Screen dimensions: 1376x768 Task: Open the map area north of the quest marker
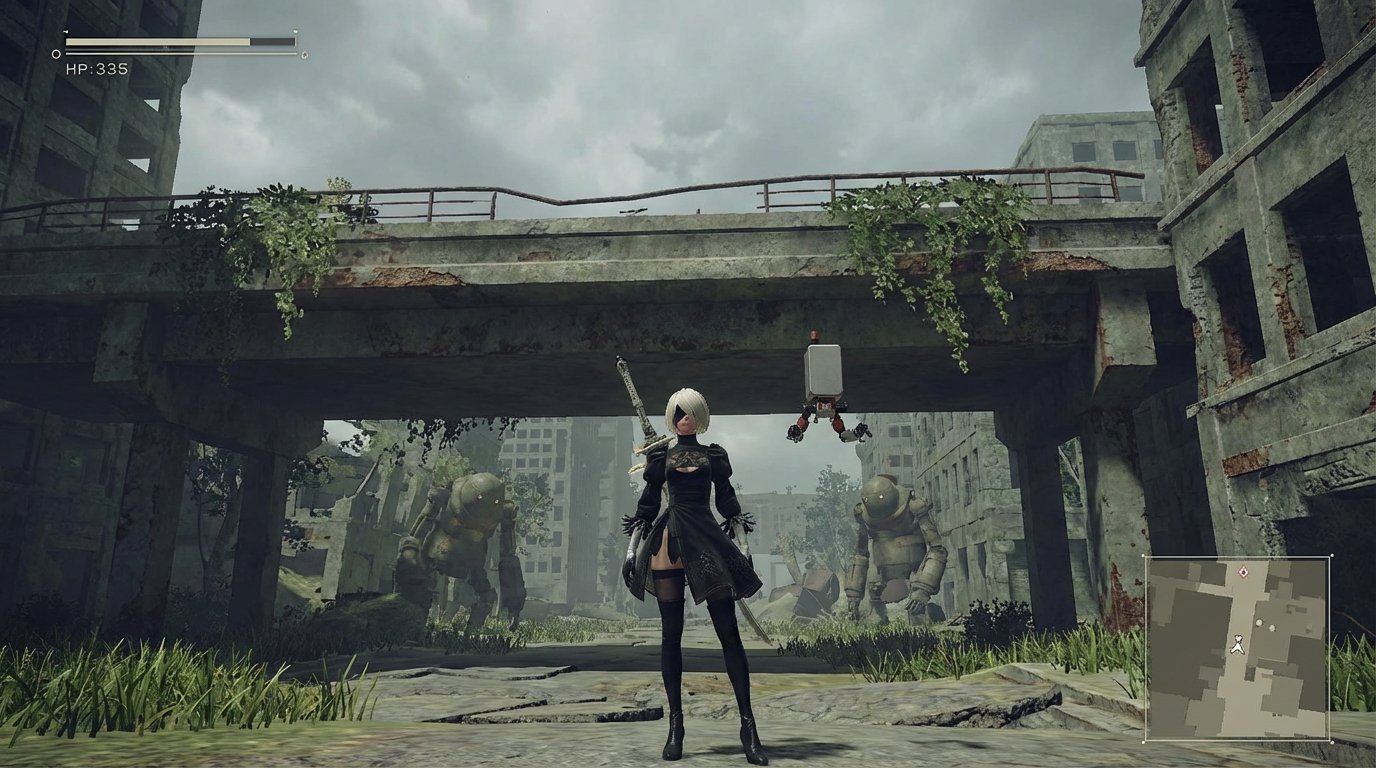(x=1244, y=558)
